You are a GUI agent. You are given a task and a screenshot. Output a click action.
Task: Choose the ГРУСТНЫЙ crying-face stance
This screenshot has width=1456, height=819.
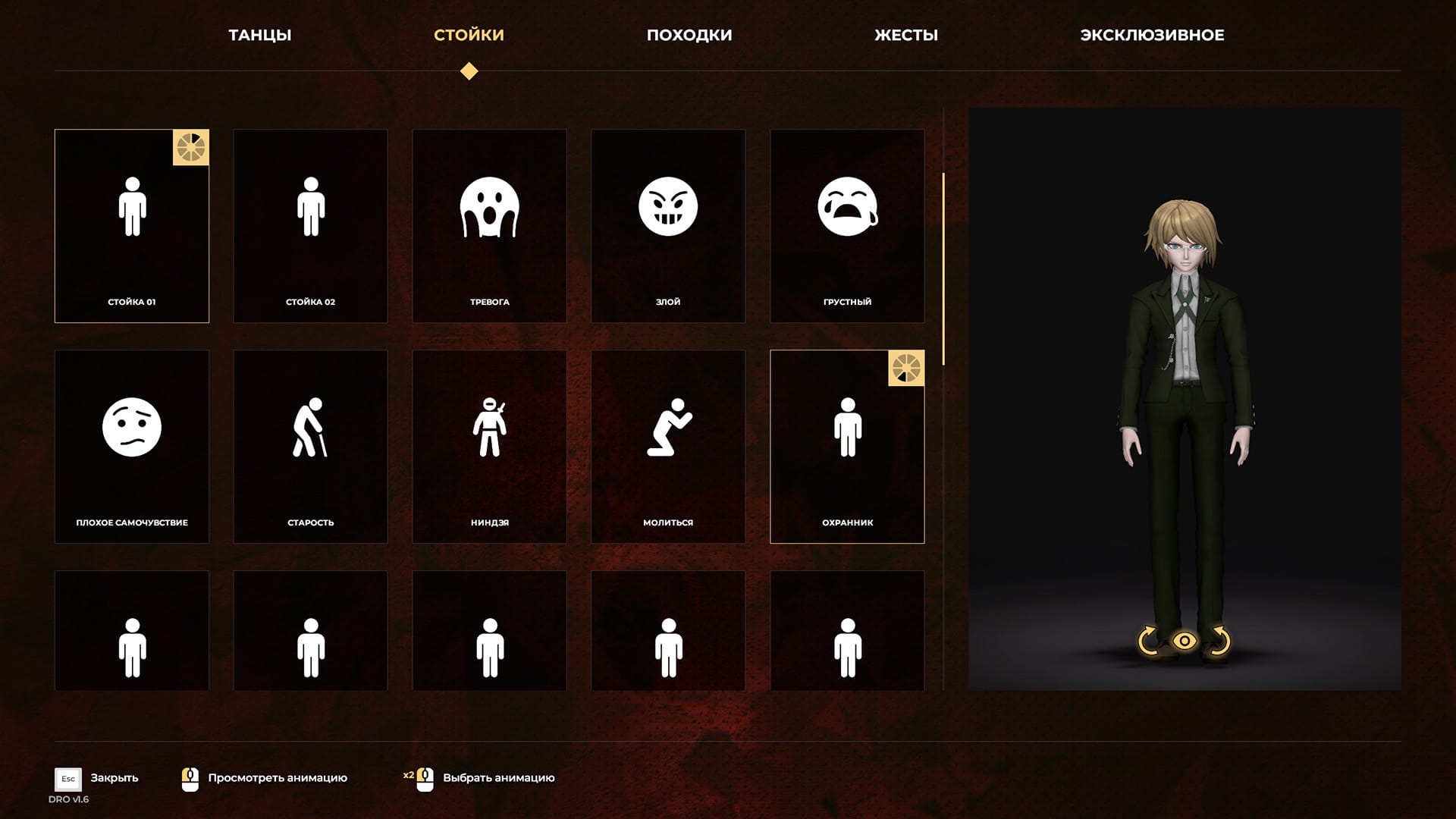(x=847, y=226)
